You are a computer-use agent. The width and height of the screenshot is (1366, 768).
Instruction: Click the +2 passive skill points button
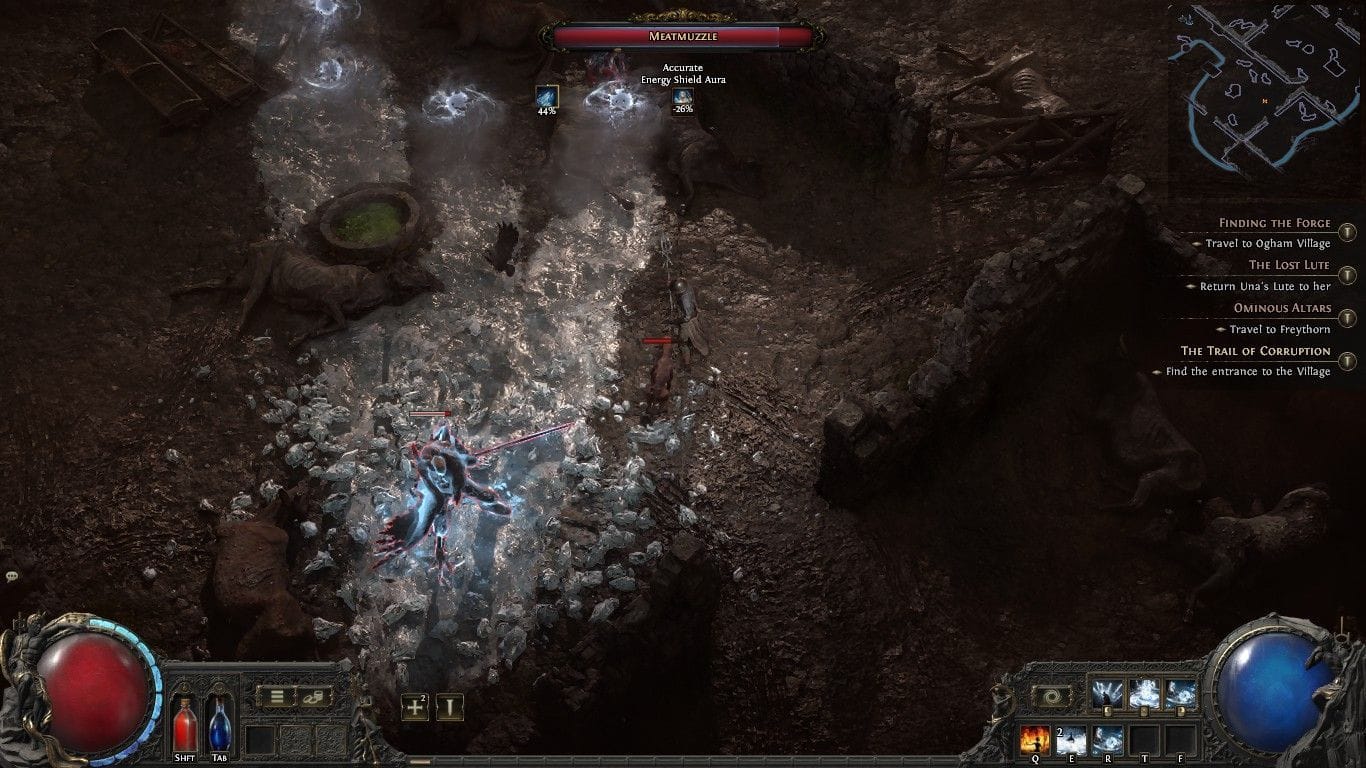click(x=414, y=705)
